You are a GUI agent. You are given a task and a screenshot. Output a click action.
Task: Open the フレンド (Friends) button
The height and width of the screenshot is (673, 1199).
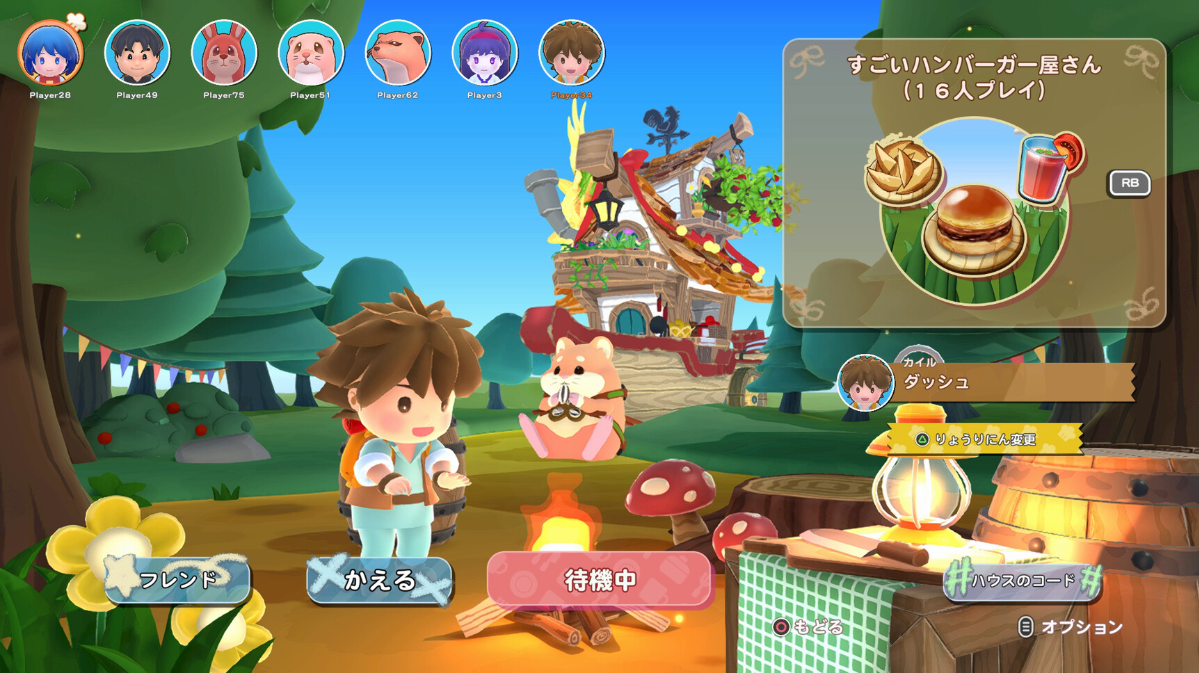coord(178,580)
